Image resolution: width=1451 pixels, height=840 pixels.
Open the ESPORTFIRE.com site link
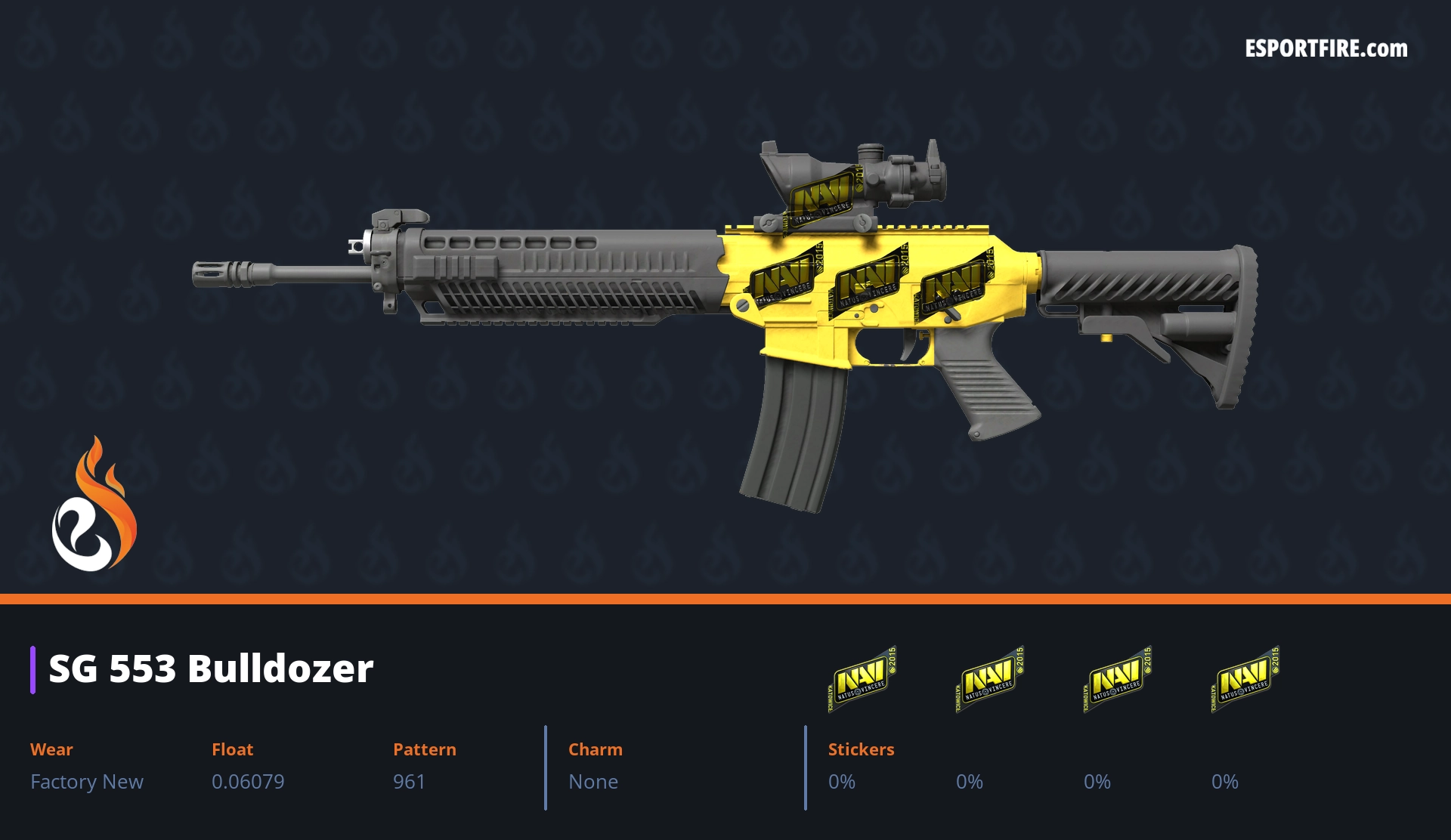(x=1326, y=49)
